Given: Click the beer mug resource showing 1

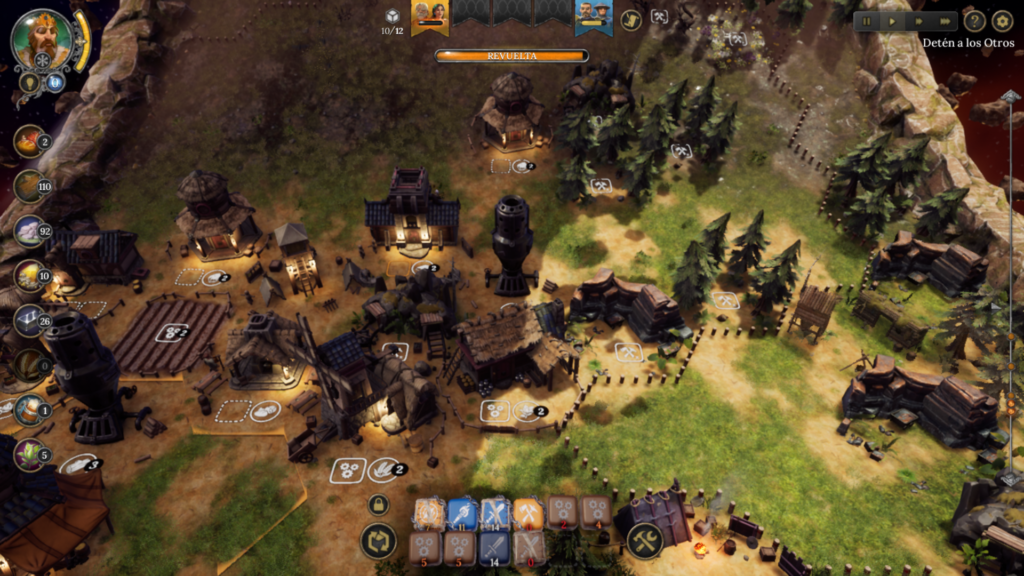Looking at the screenshot, I should coord(28,409).
